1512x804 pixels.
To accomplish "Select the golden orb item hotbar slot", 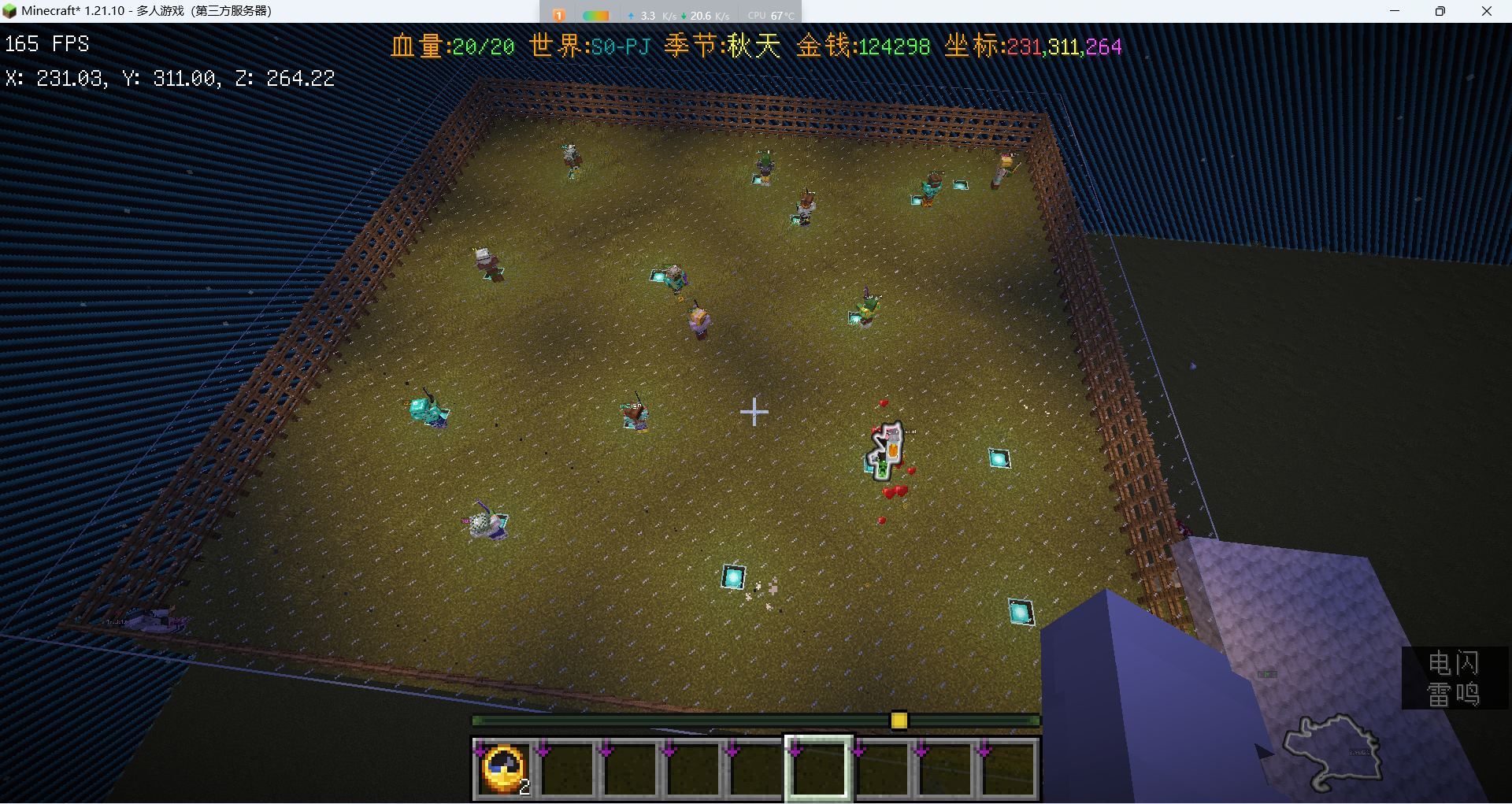I will point(504,769).
